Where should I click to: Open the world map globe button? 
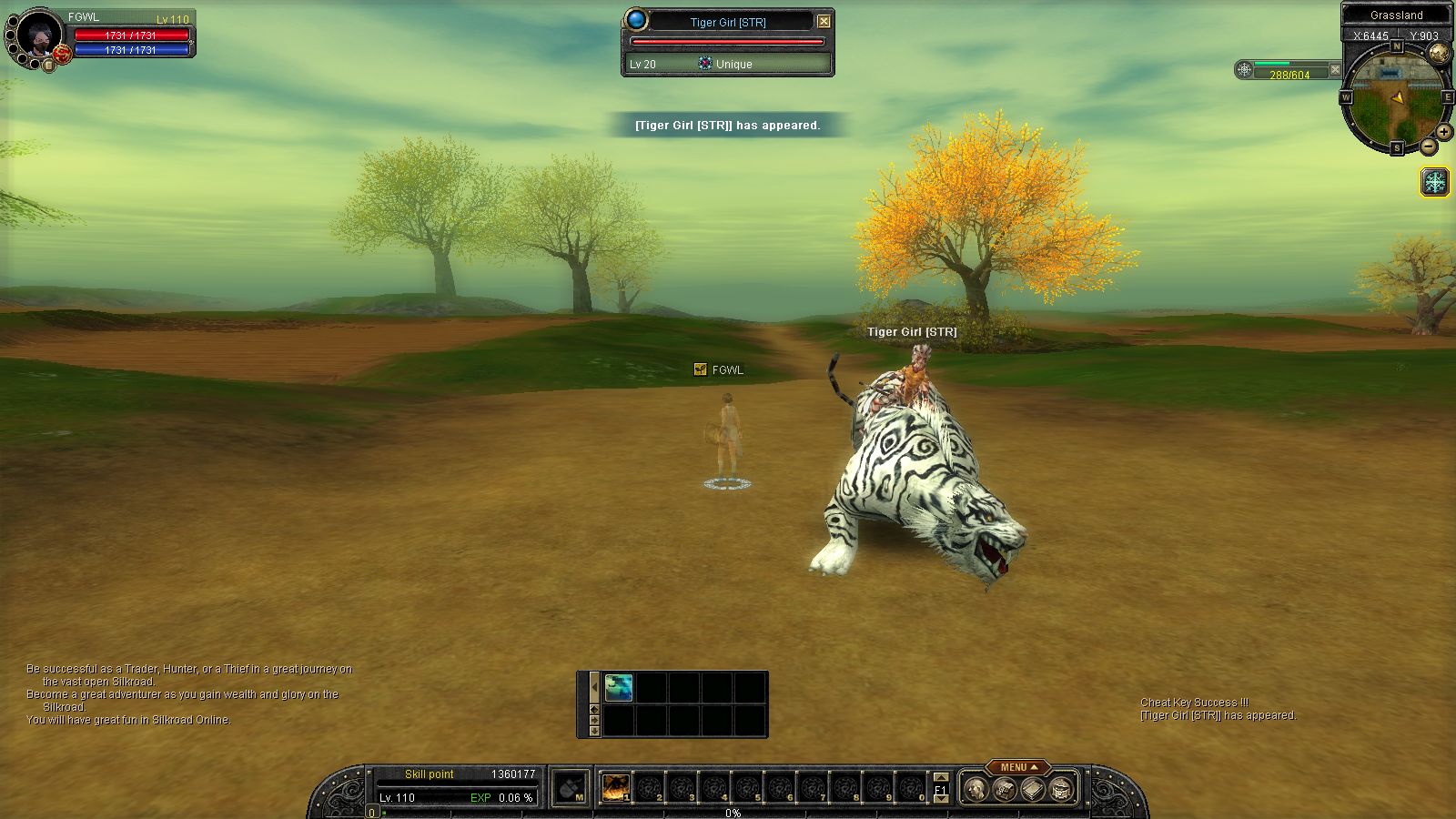tap(1439, 53)
